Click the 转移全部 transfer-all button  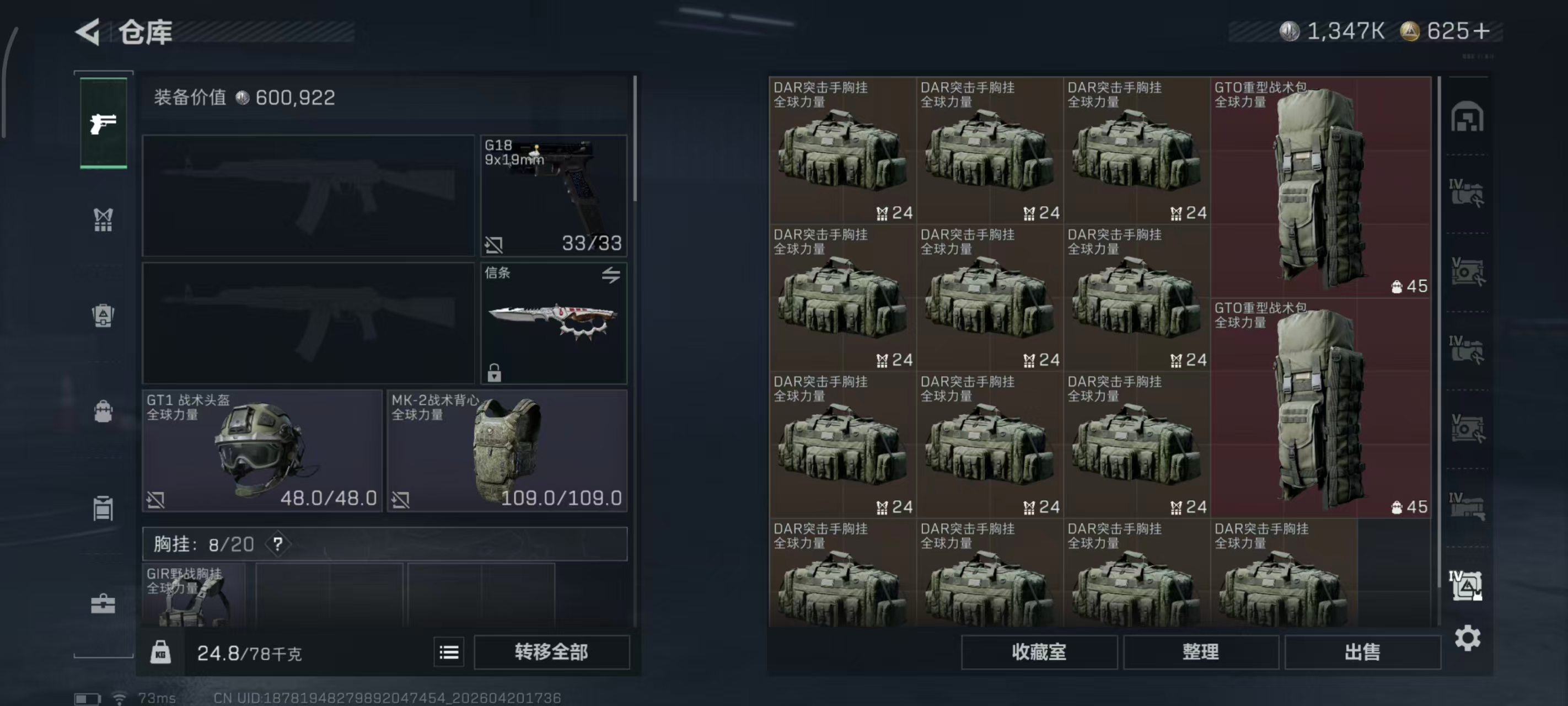coord(551,652)
